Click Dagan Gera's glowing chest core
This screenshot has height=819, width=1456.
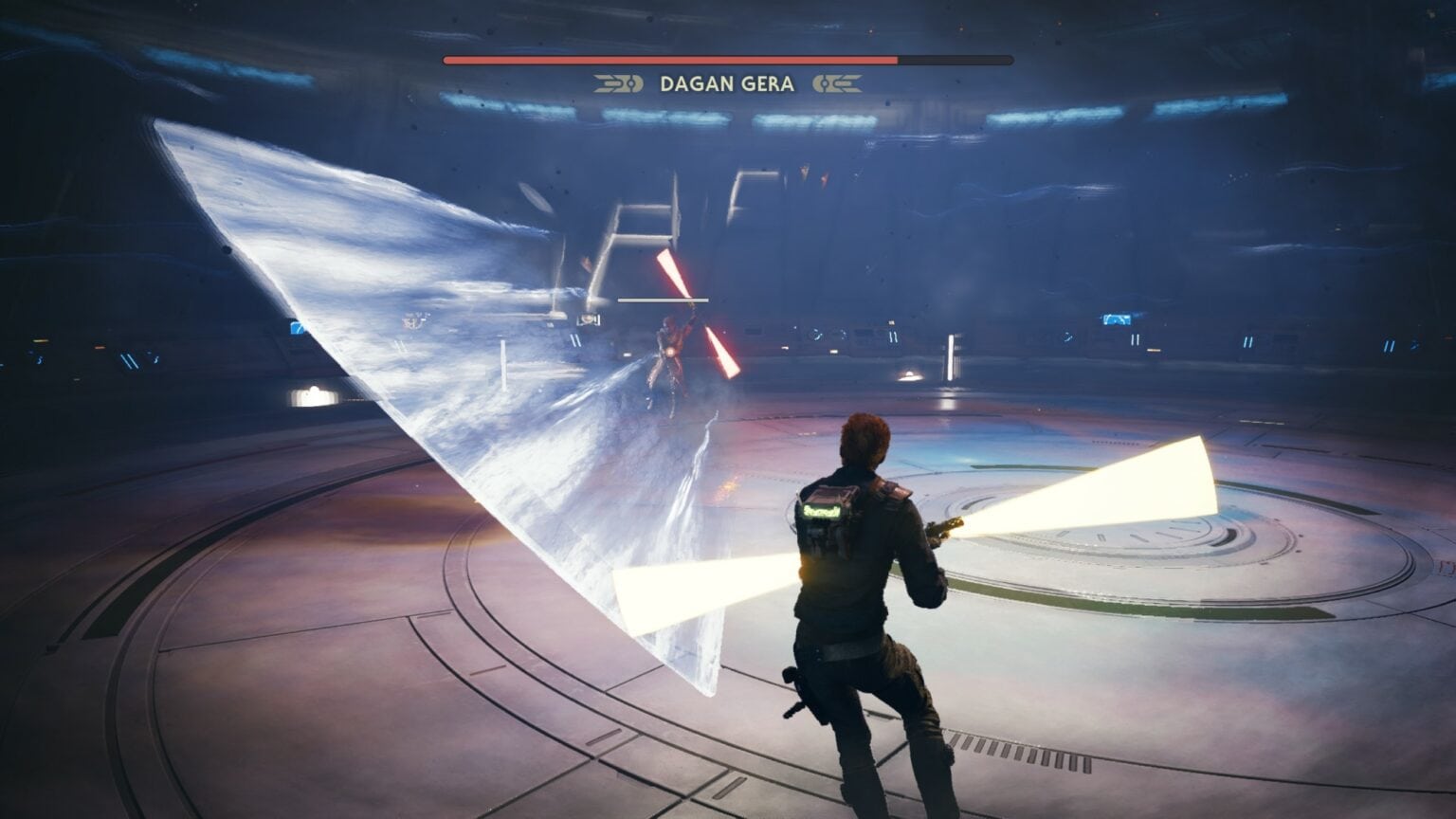tap(671, 351)
